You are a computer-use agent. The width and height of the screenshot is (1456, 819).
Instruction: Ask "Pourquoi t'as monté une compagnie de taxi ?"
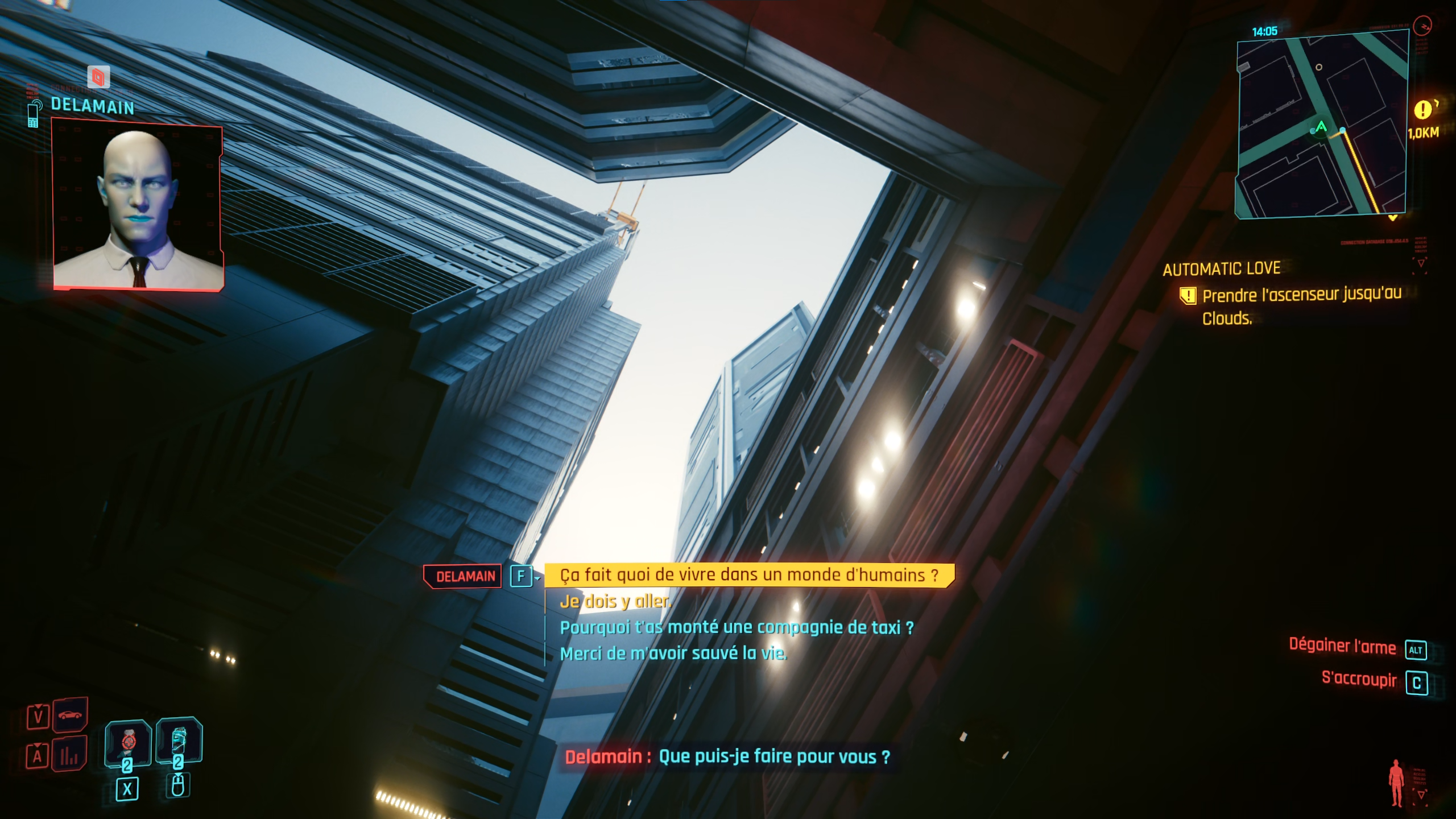point(737,627)
